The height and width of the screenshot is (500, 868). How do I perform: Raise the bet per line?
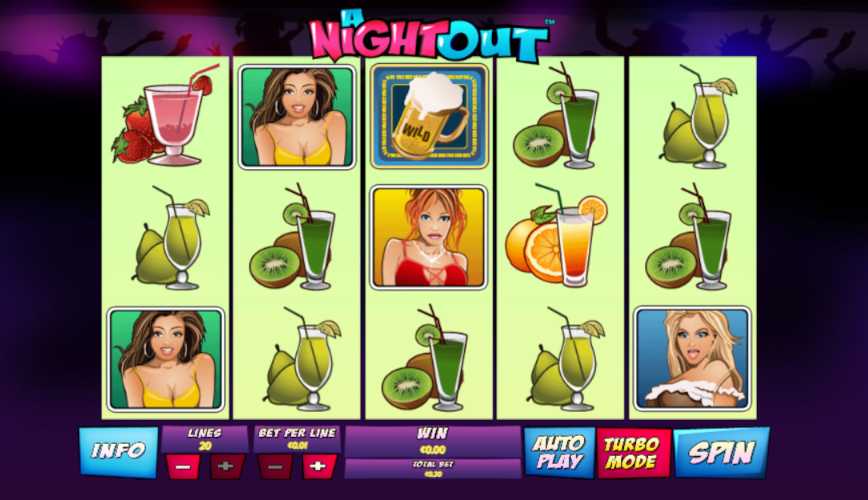coord(319,466)
